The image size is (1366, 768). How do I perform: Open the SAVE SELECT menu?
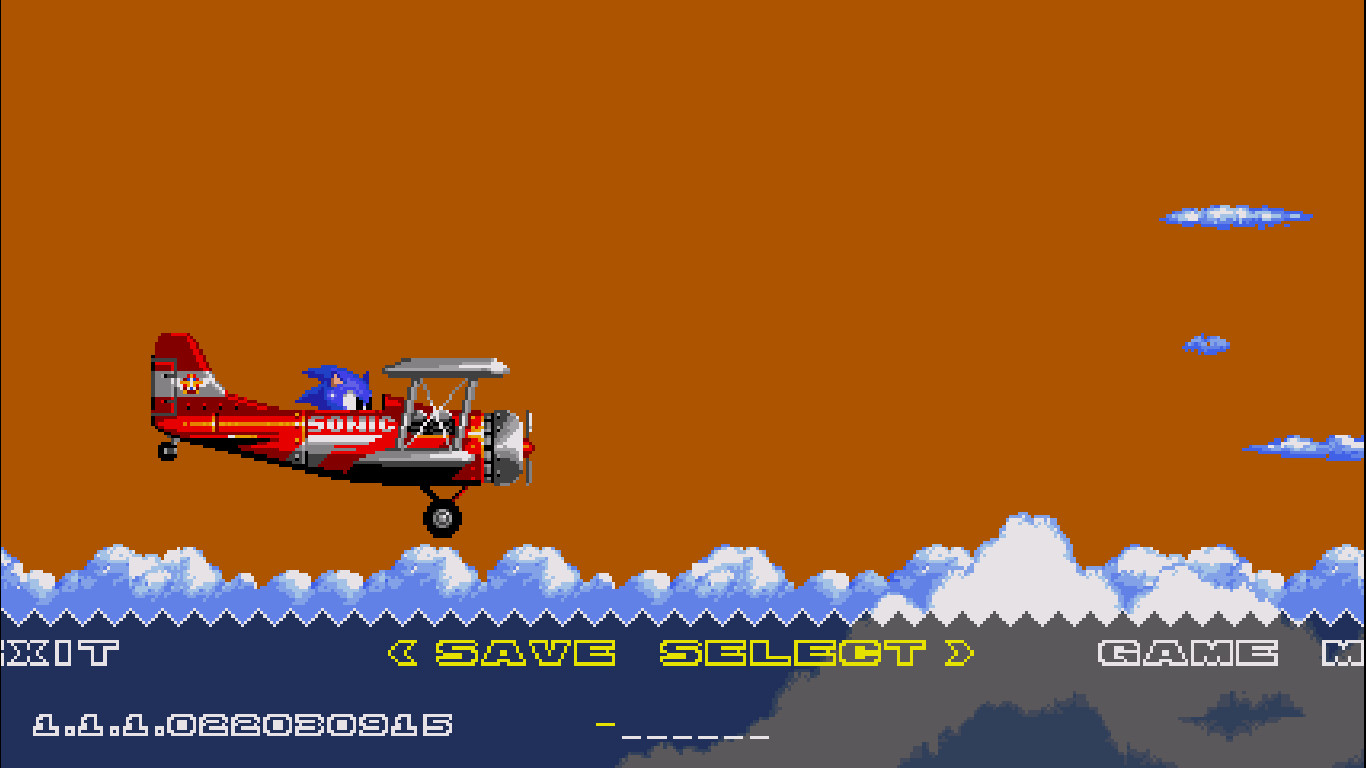tap(680, 650)
